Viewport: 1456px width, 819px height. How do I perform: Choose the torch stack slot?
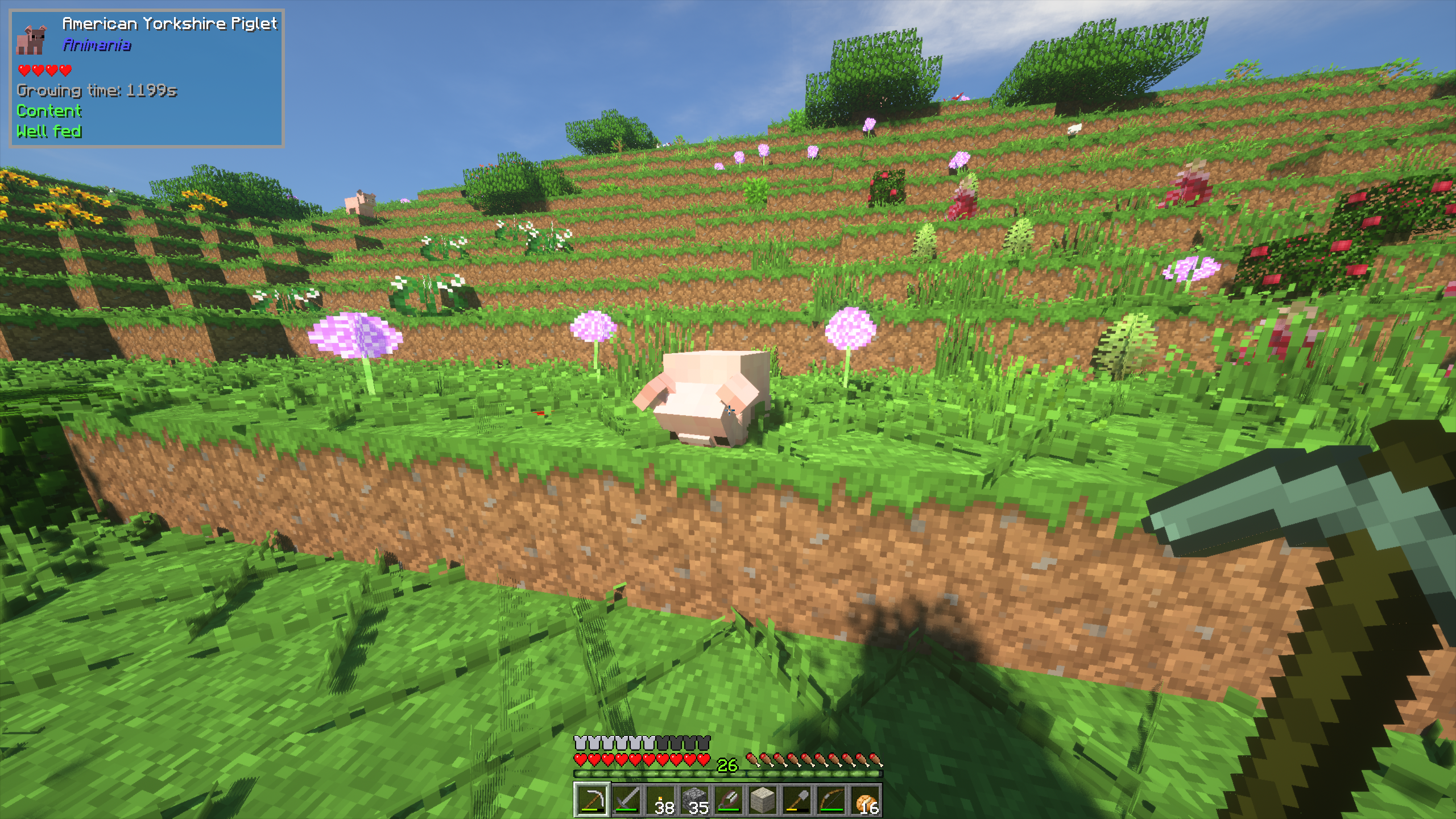[660, 800]
